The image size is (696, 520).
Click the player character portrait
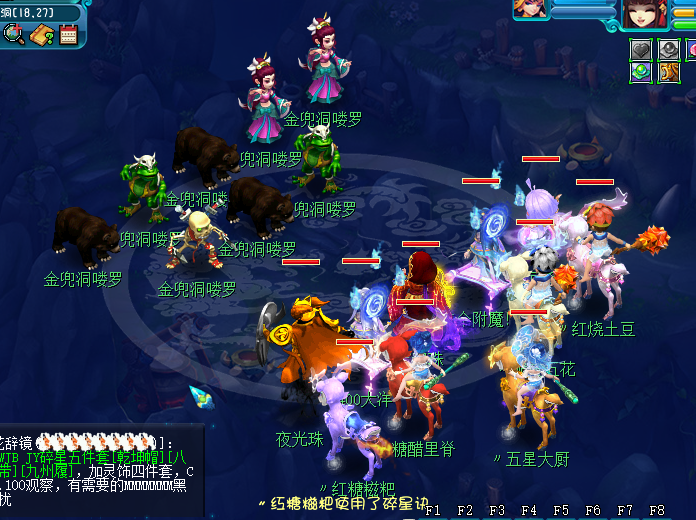click(x=639, y=13)
